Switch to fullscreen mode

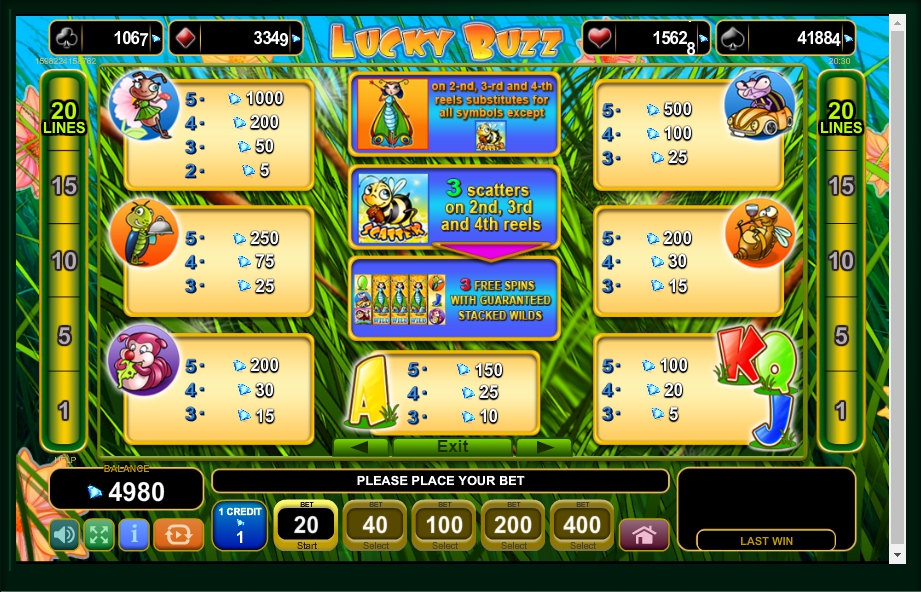point(98,534)
